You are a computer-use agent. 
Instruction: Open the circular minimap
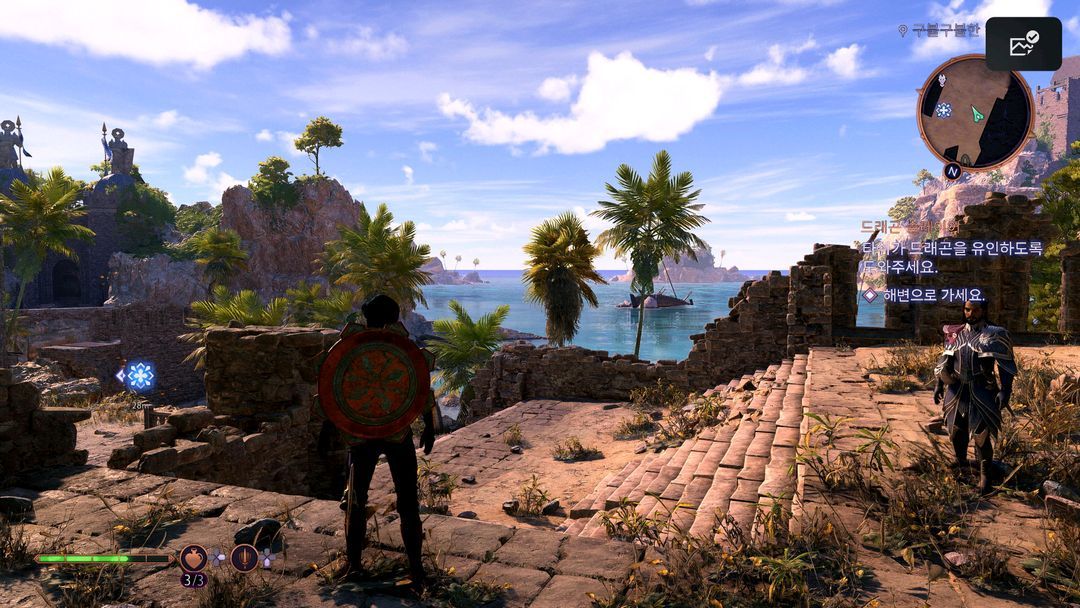coord(974,112)
